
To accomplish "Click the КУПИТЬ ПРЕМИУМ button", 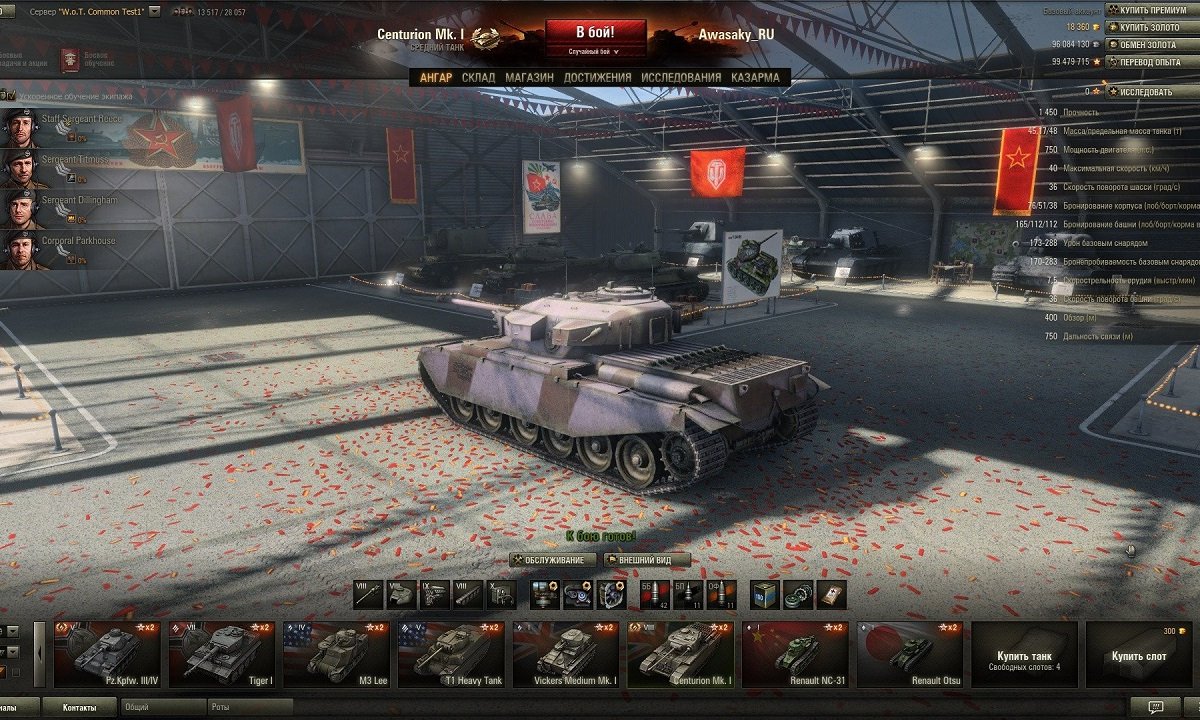I will click(x=1153, y=10).
